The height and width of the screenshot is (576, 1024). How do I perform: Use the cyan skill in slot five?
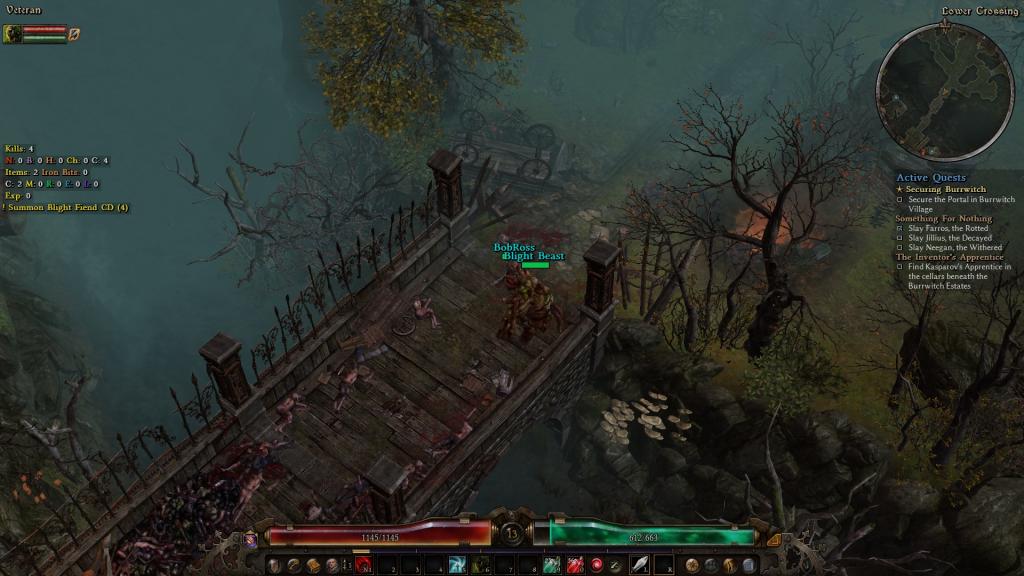tap(457, 565)
